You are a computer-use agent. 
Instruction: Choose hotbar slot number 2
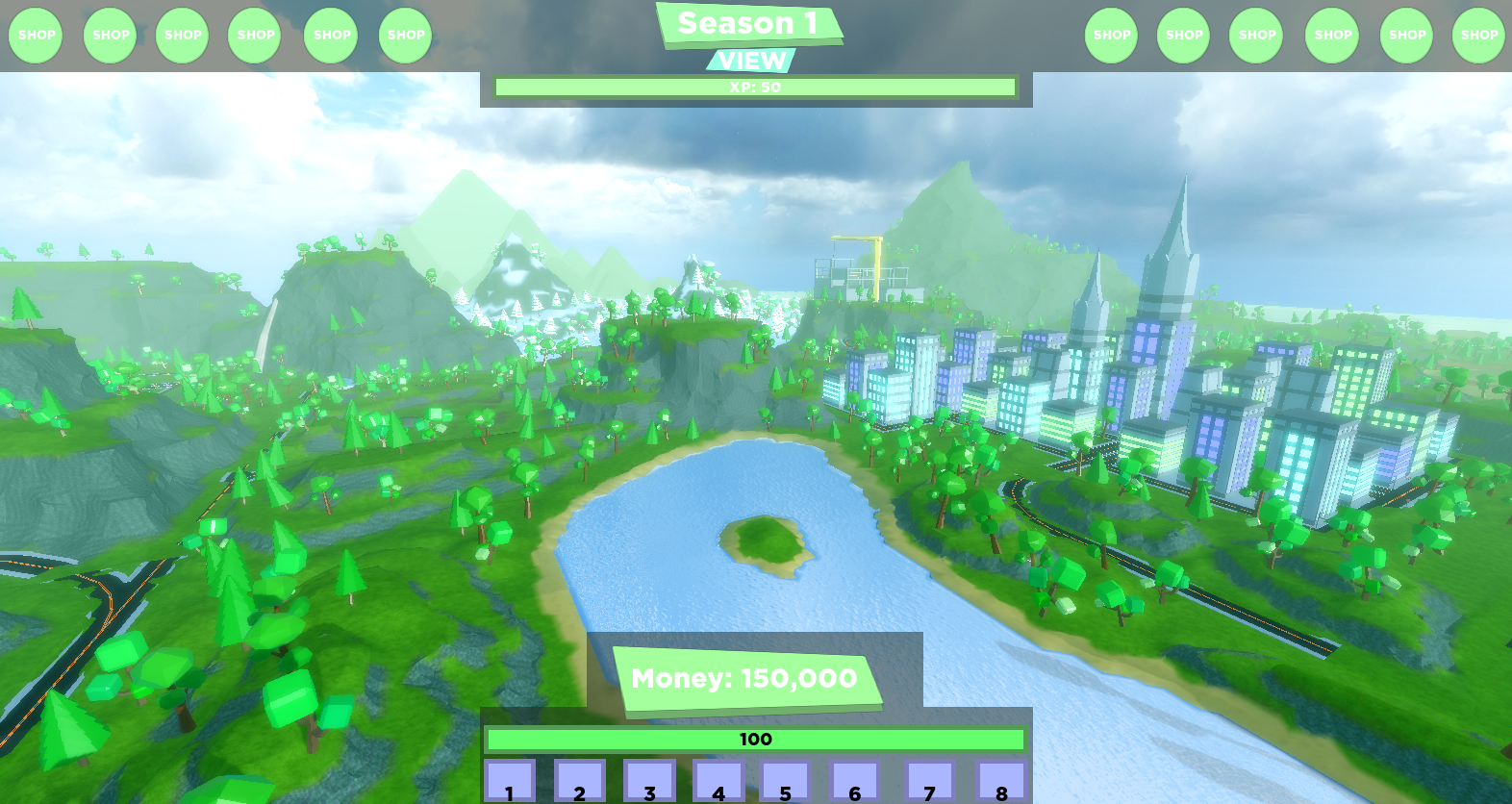[579, 782]
